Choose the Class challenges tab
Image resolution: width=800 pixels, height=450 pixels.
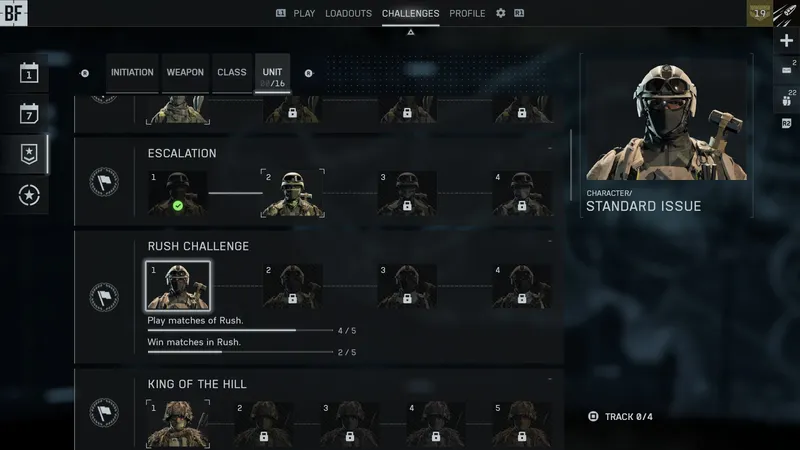(232, 73)
